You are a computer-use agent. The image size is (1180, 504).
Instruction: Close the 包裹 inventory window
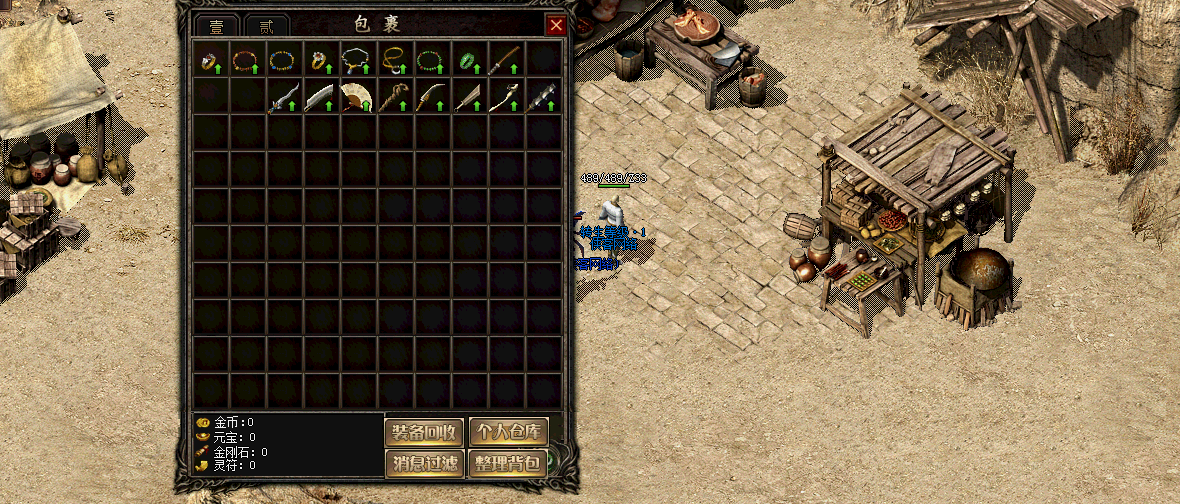(556, 26)
